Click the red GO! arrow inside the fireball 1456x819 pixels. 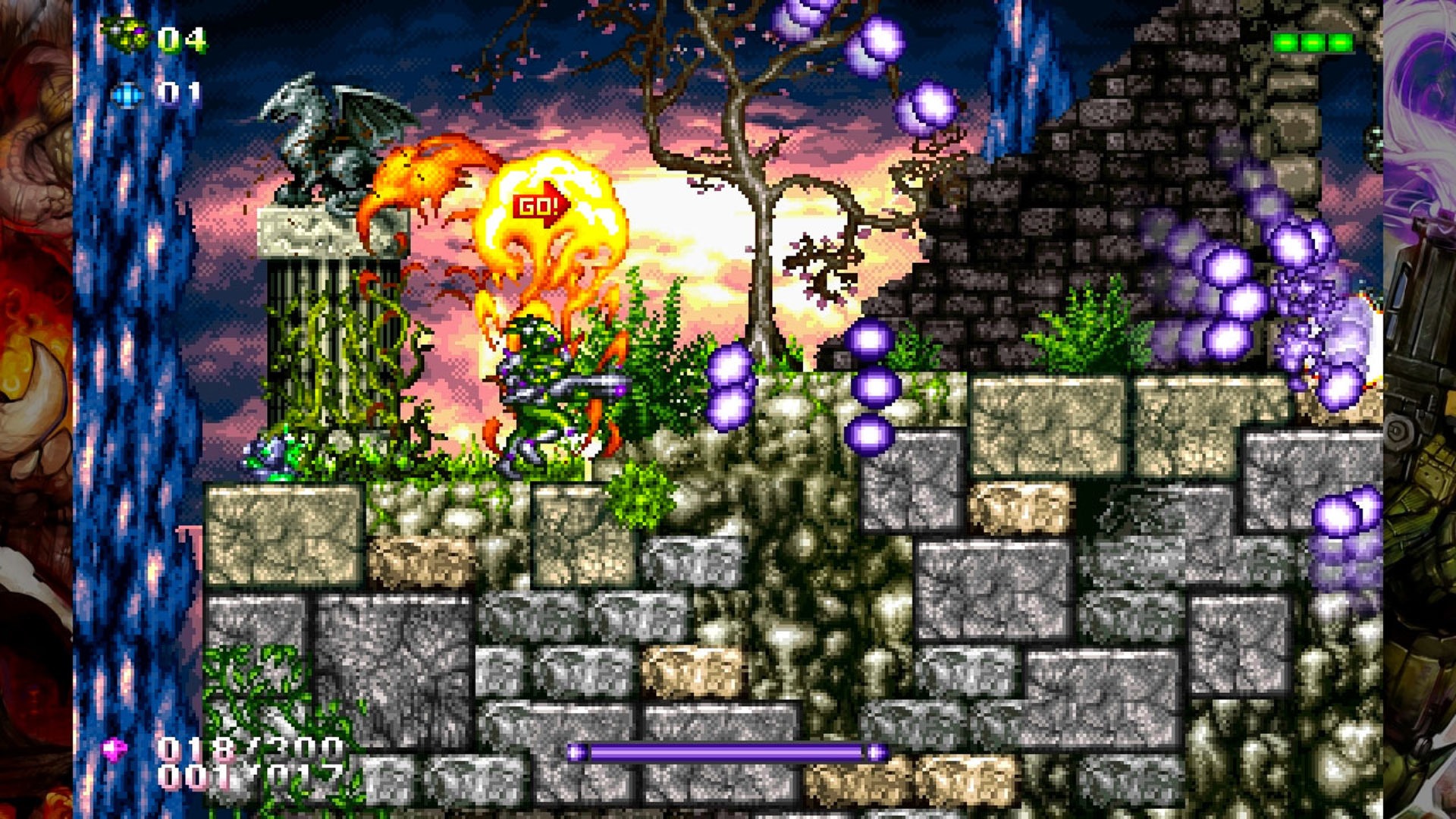coord(540,203)
